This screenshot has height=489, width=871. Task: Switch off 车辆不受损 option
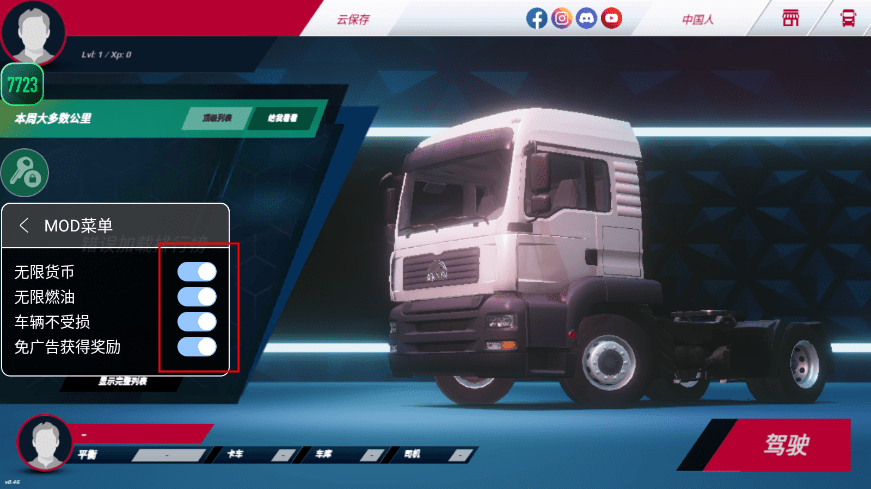[x=197, y=322]
